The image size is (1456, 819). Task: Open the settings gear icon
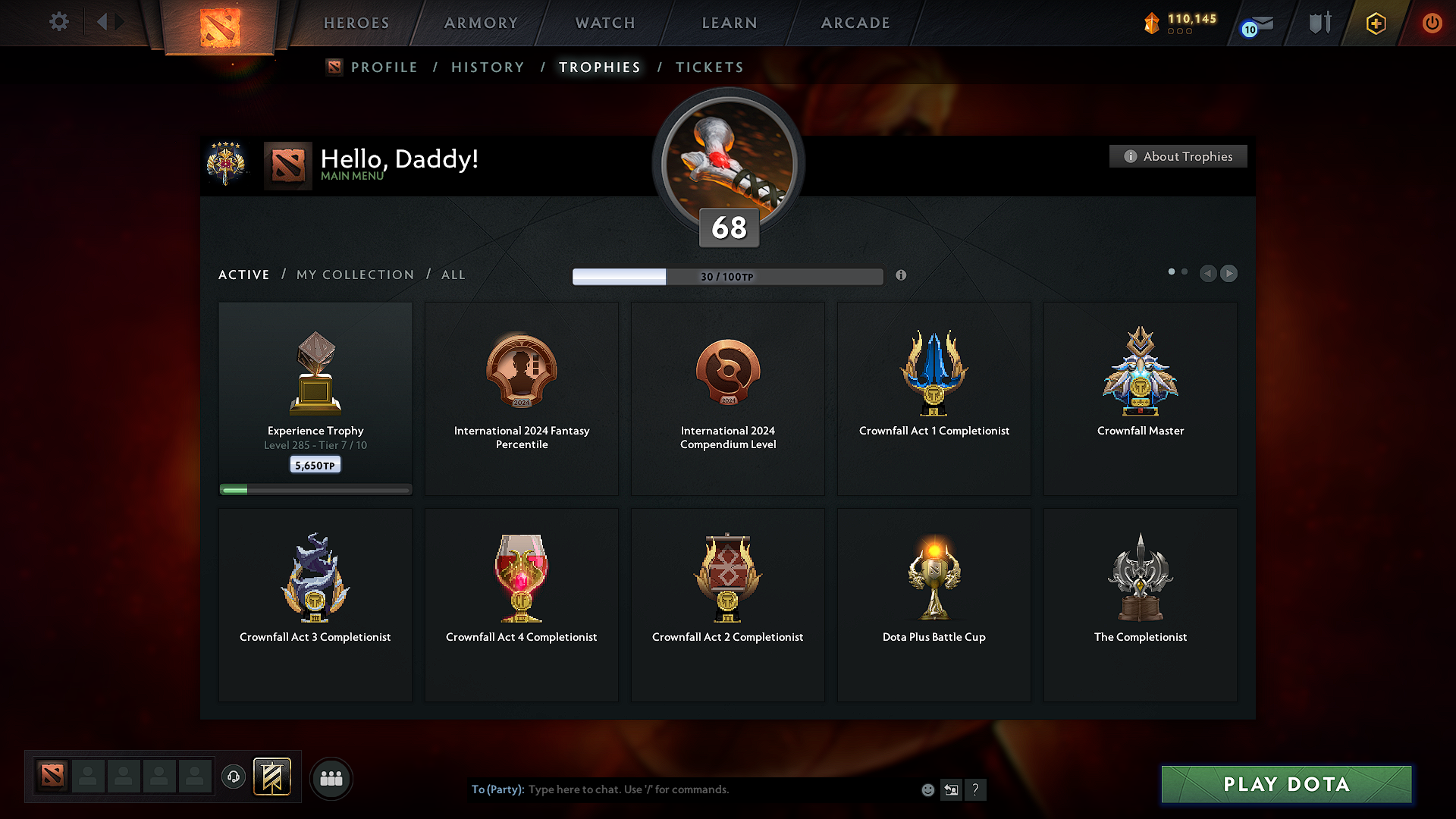59,22
